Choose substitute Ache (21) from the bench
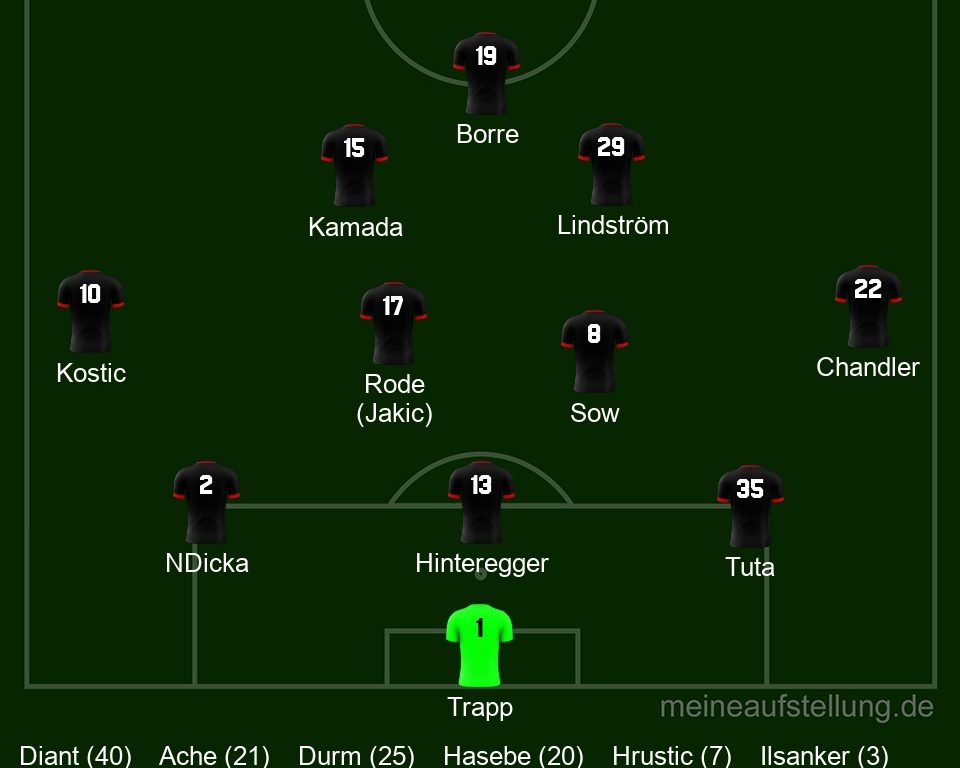 214,756
